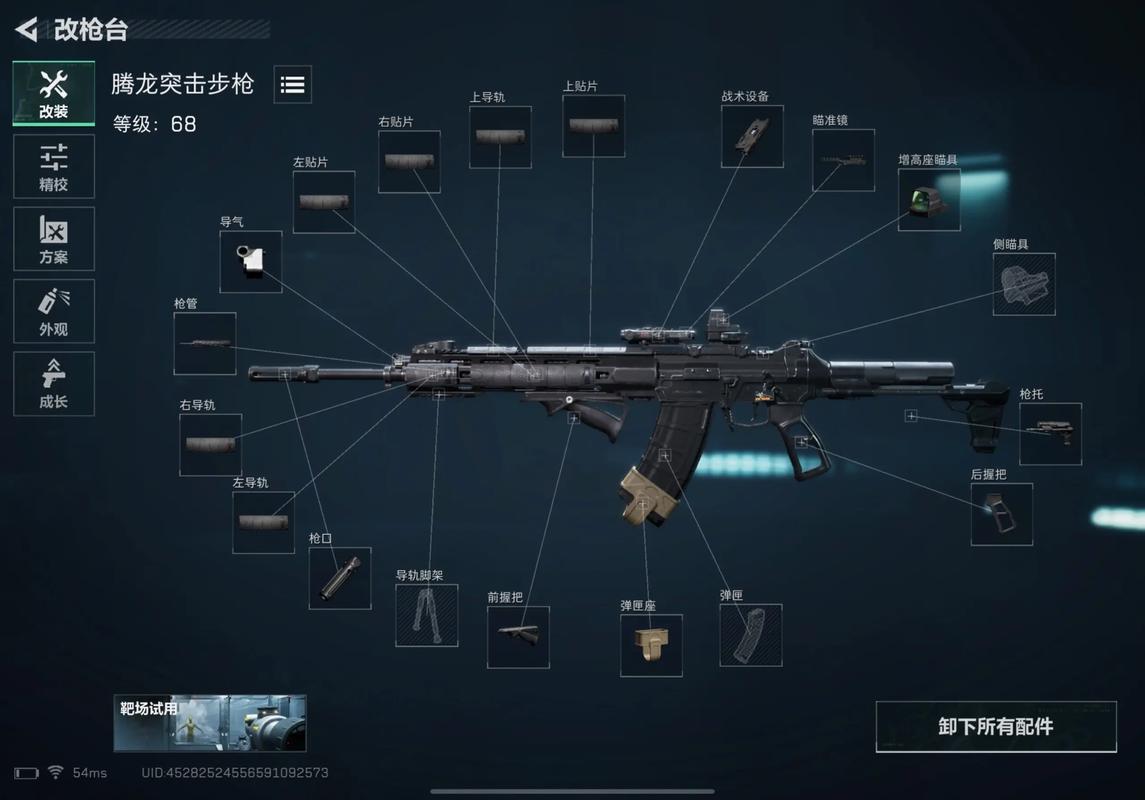Click 卸下所有配件 to remove all attachments
Screen dimensions: 1145x800
coord(996,727)
